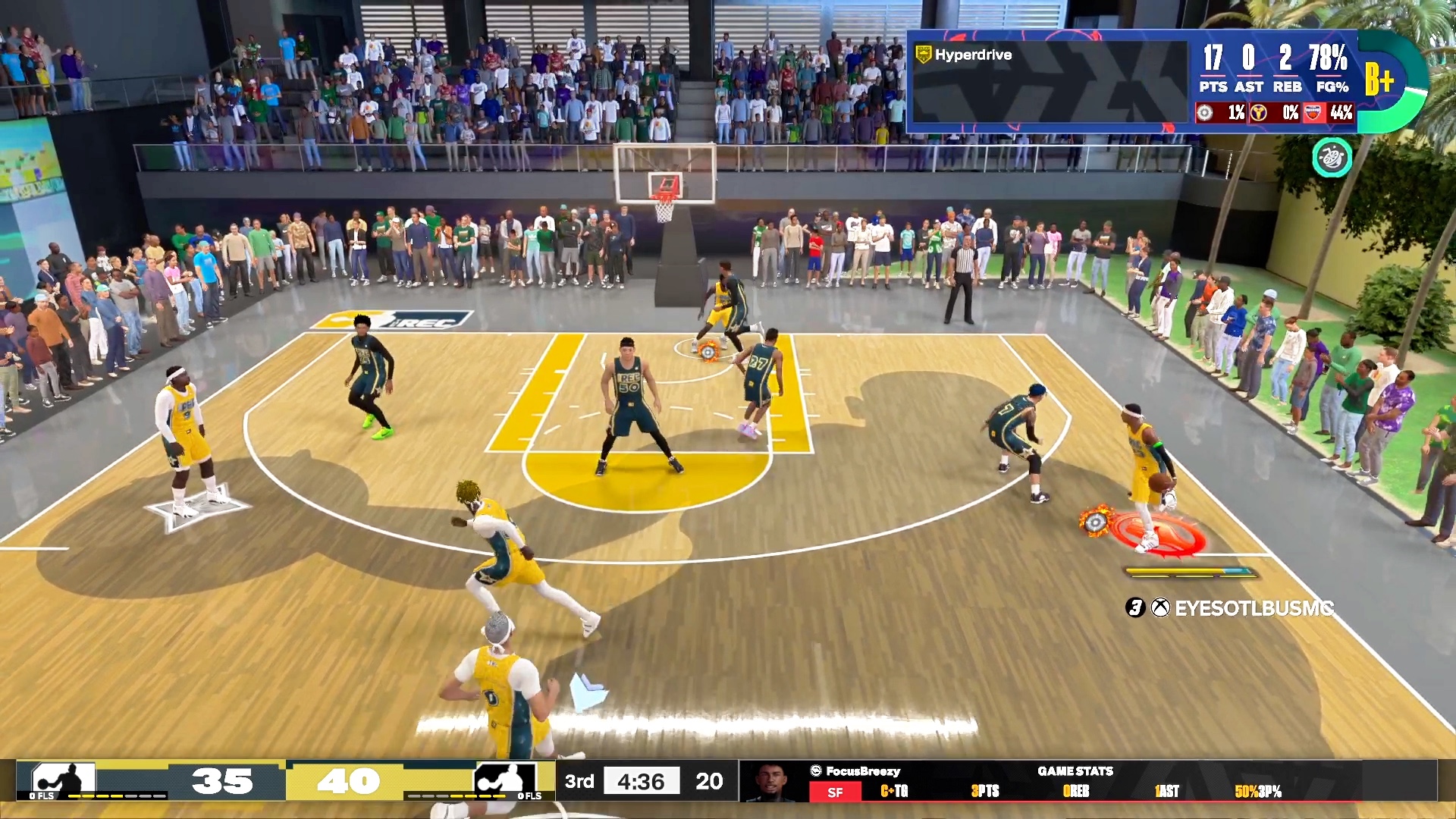
Task: Click the red basketball takeover icon
Action: click(1313, 113)
